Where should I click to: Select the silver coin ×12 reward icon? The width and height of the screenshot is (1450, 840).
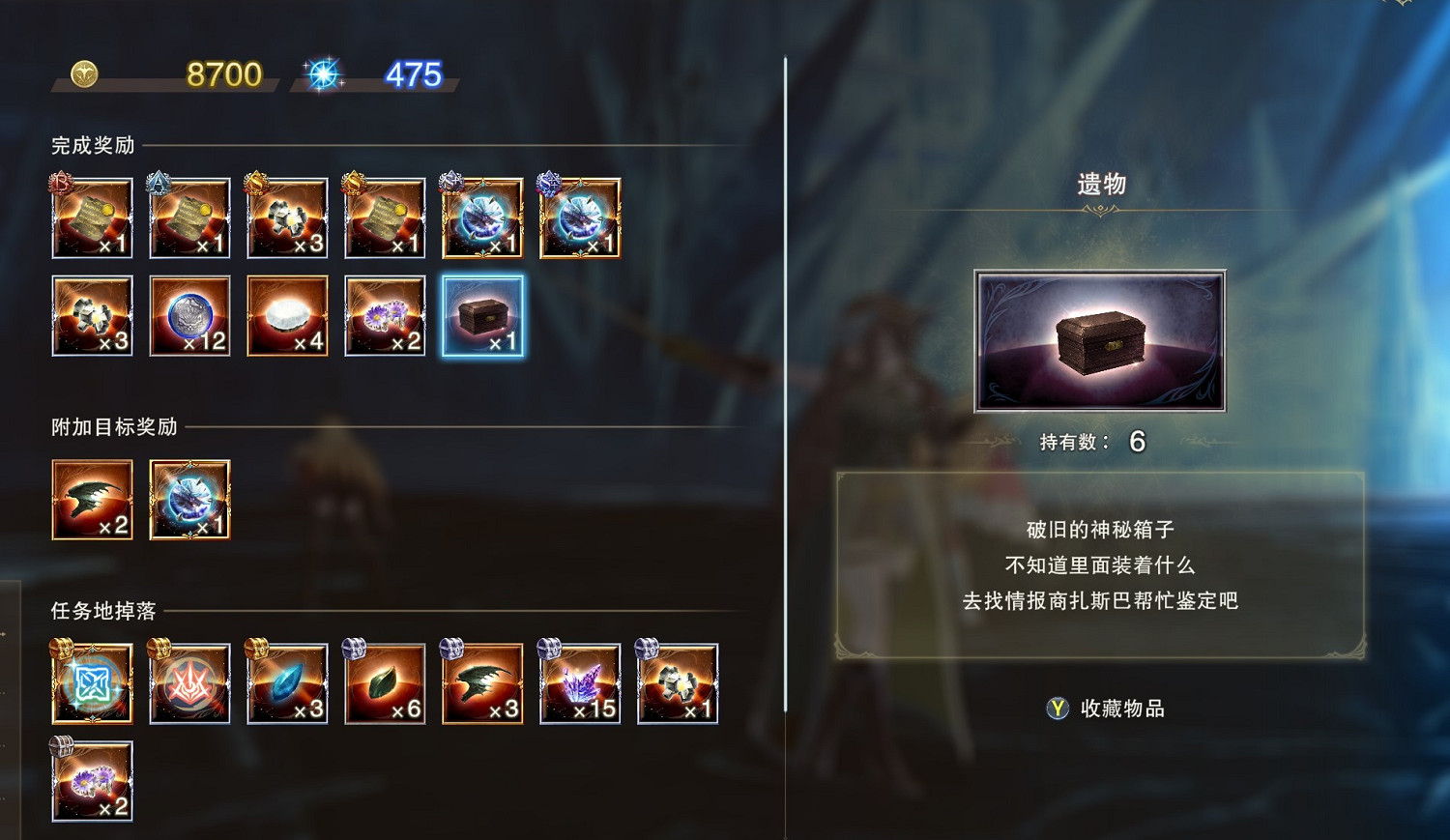tap(189, 315)
